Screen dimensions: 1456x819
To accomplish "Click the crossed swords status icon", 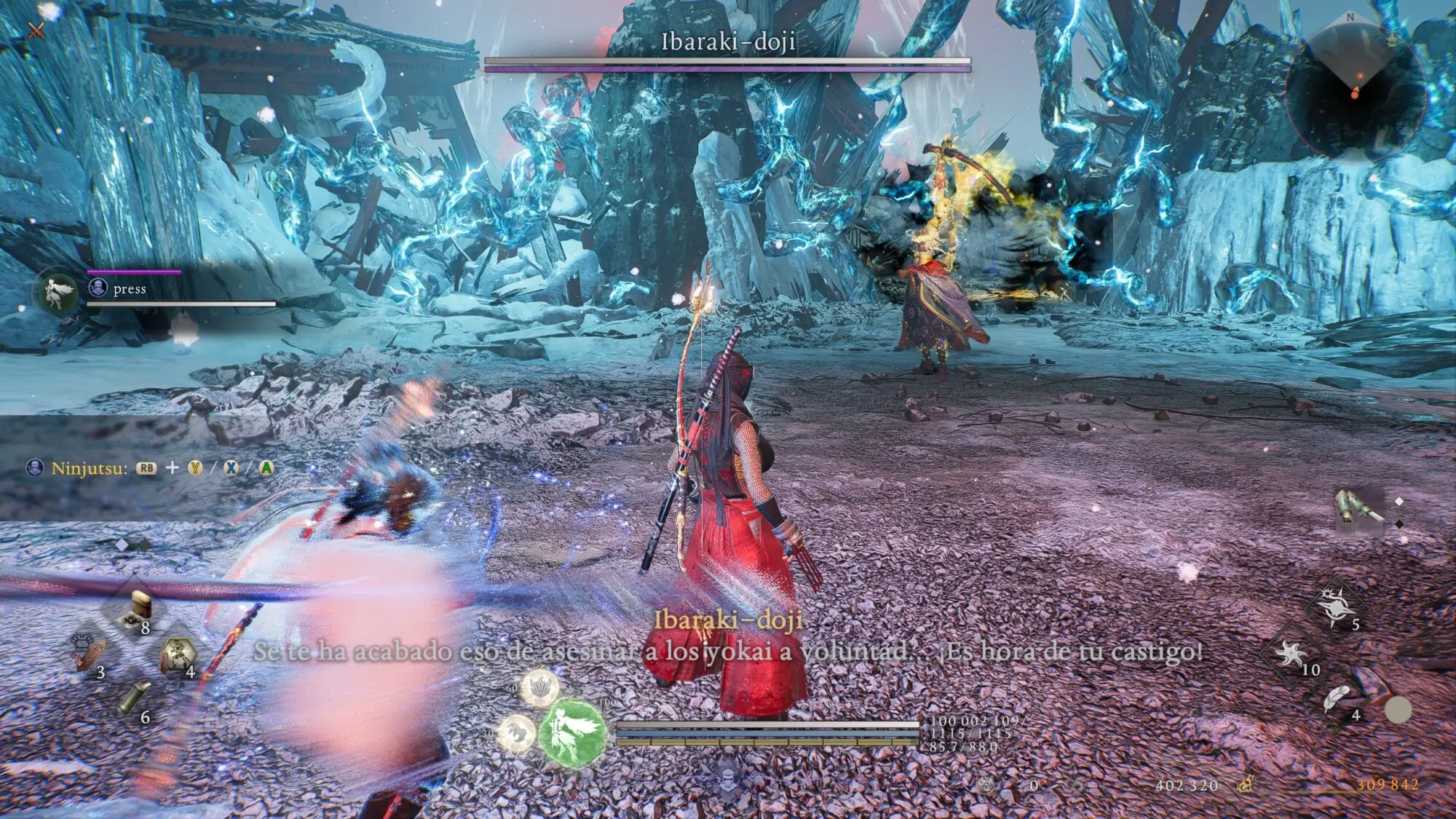I will pyautogui.click(x=36, y=29).
